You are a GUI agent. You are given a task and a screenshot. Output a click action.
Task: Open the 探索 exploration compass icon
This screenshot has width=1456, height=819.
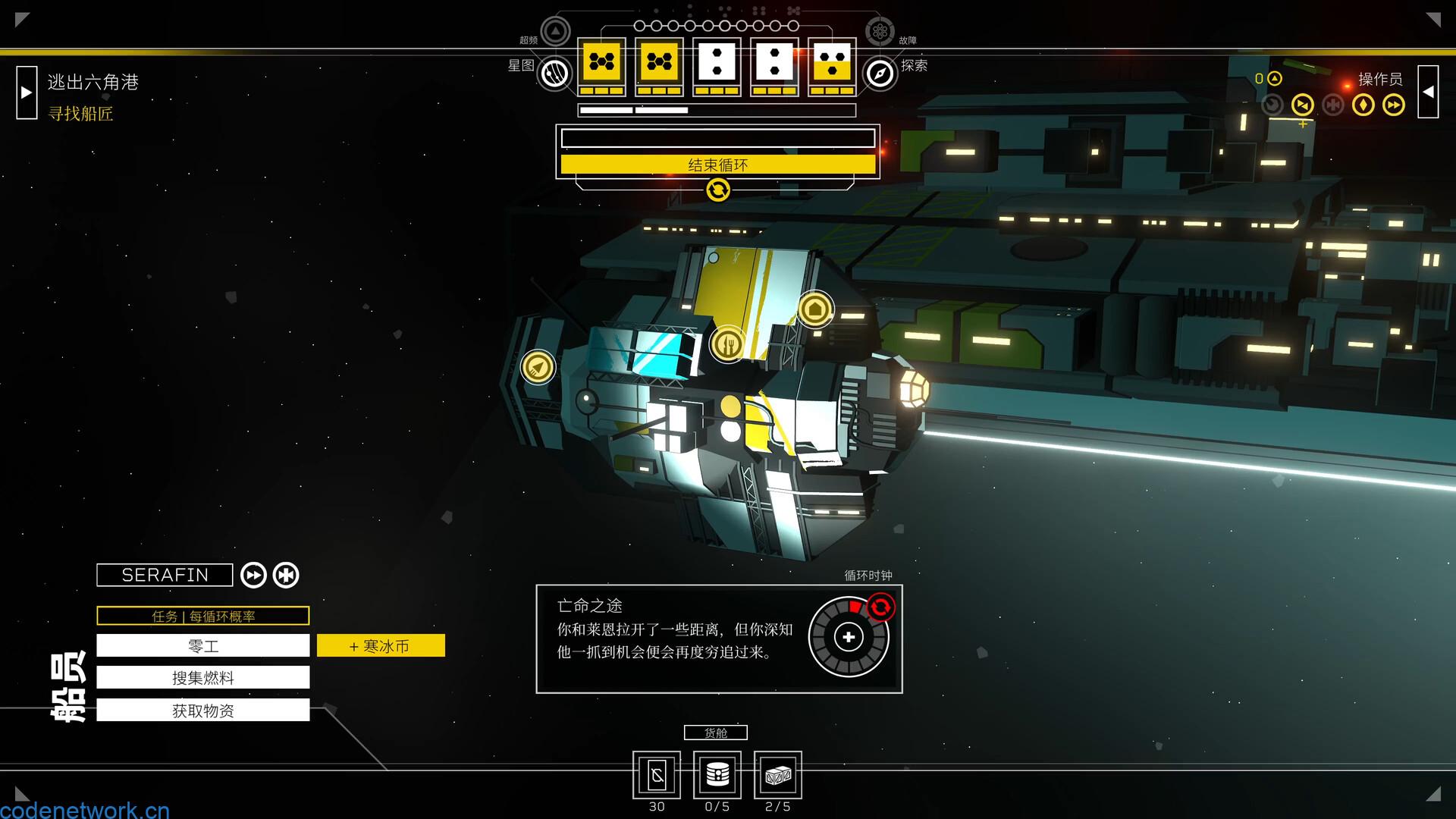coord(879,74)
